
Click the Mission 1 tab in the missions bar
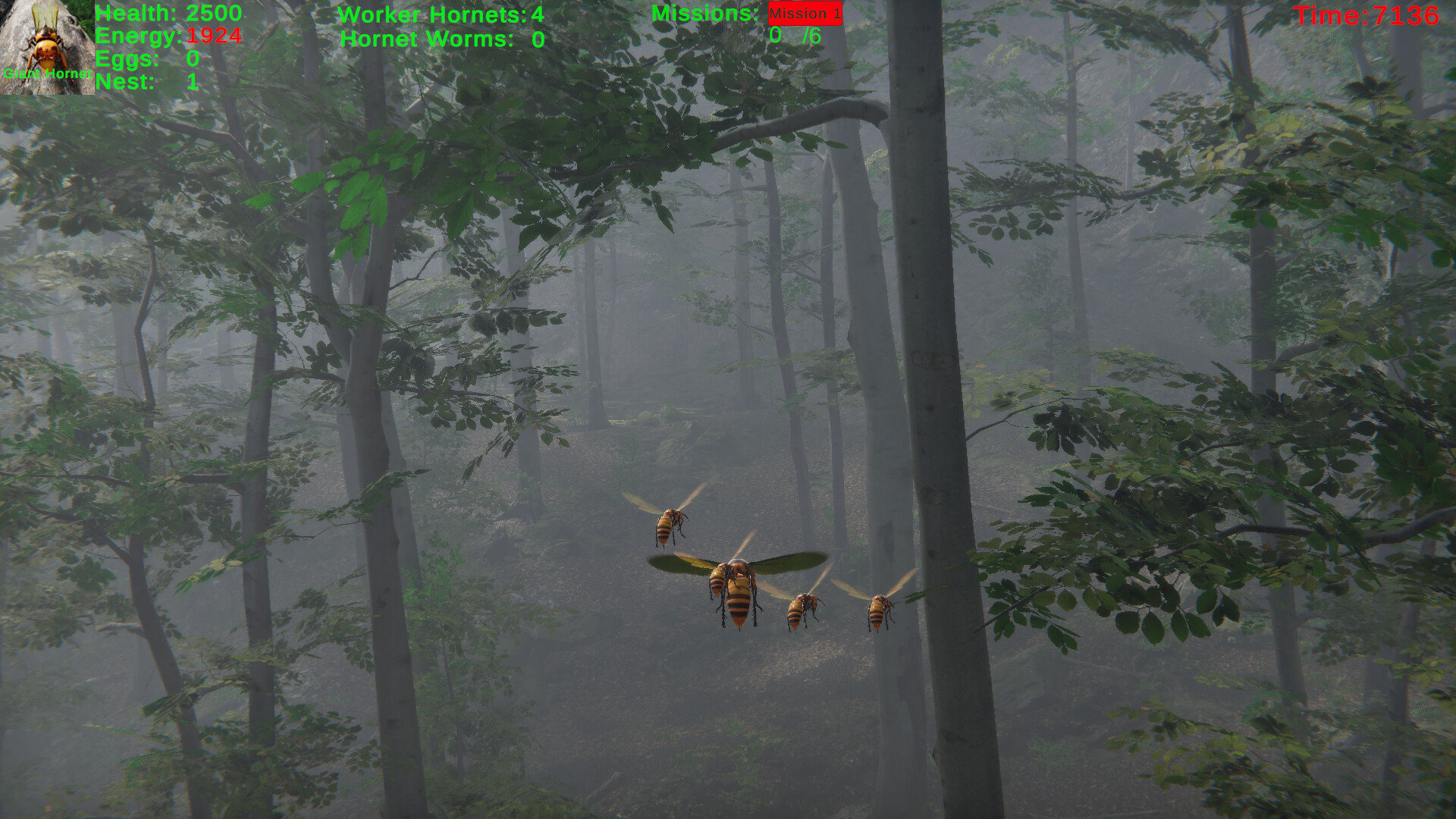pos(805,13)
